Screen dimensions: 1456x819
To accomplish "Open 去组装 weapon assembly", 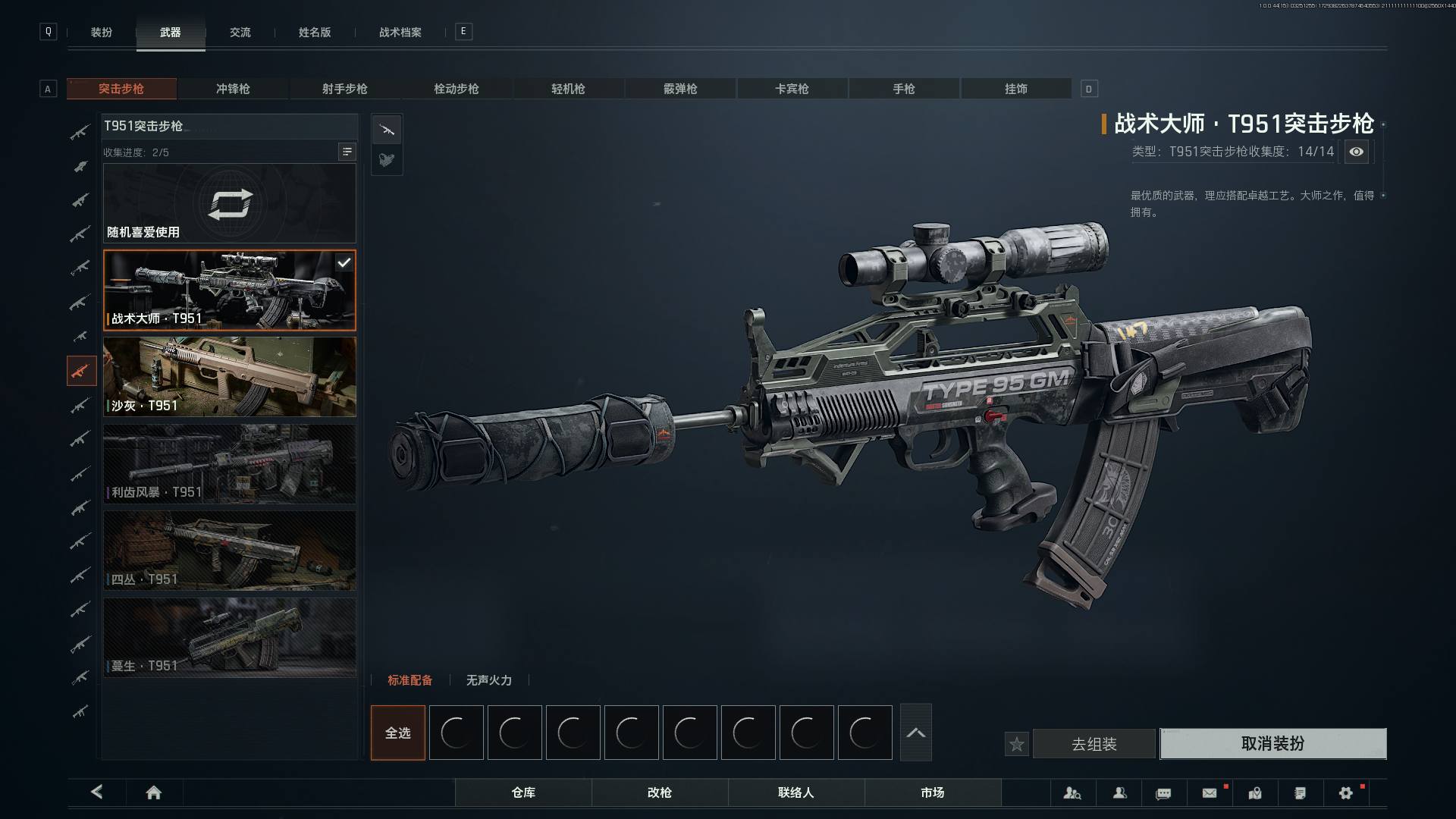I will click(x=1094, y=745).
